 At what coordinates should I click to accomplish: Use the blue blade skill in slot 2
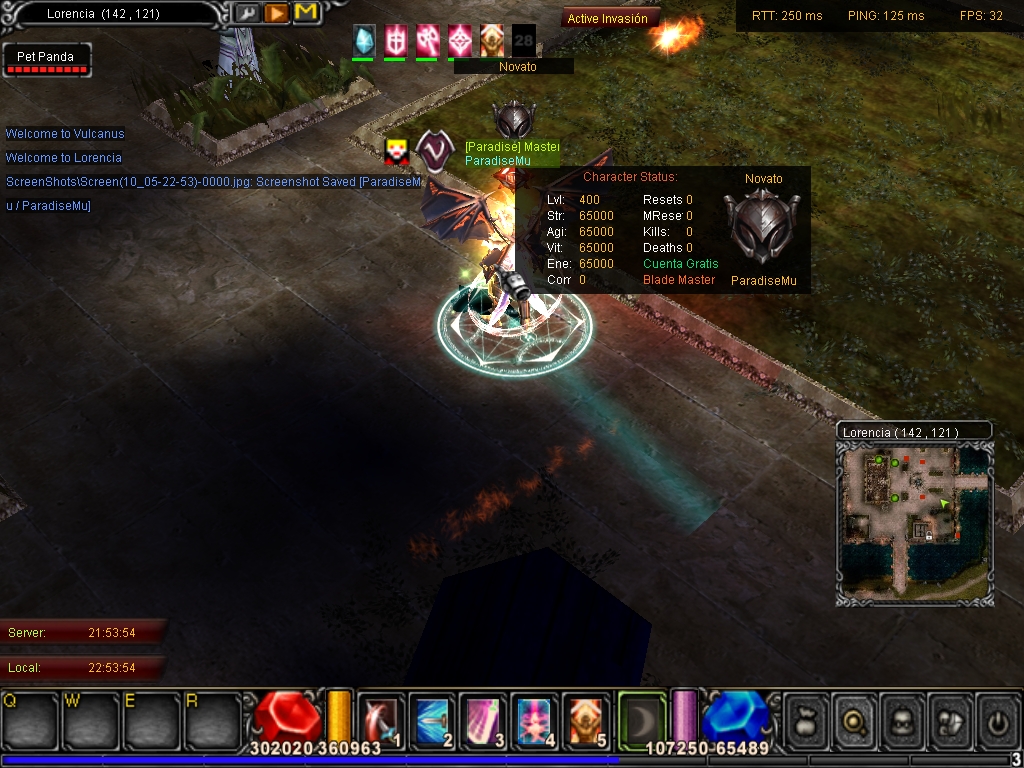(432, 720)
